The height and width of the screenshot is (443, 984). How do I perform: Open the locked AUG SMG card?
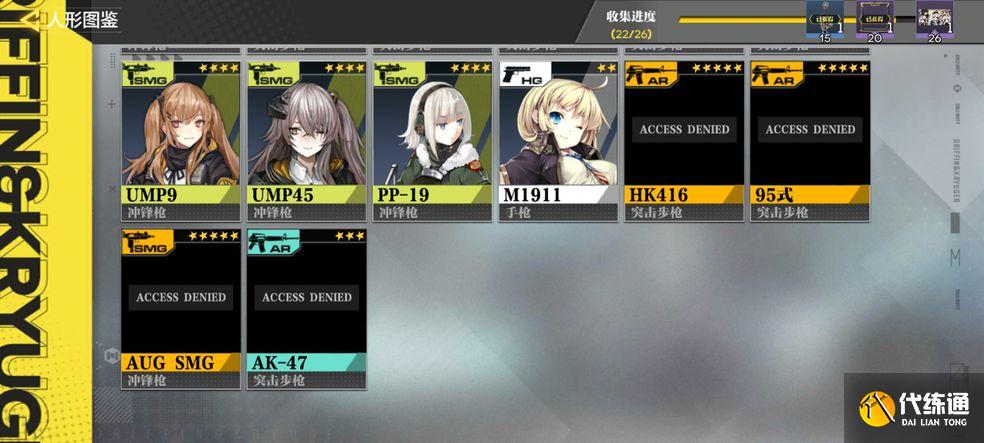[181, 308]
